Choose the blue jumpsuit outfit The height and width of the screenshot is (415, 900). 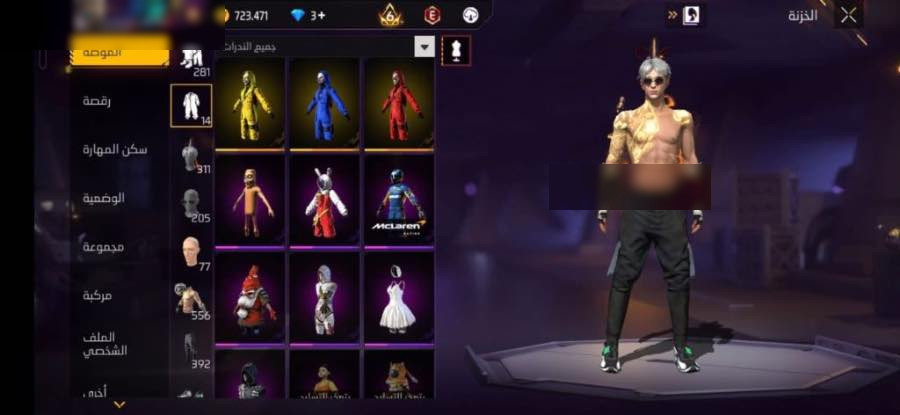click(324, 103)
